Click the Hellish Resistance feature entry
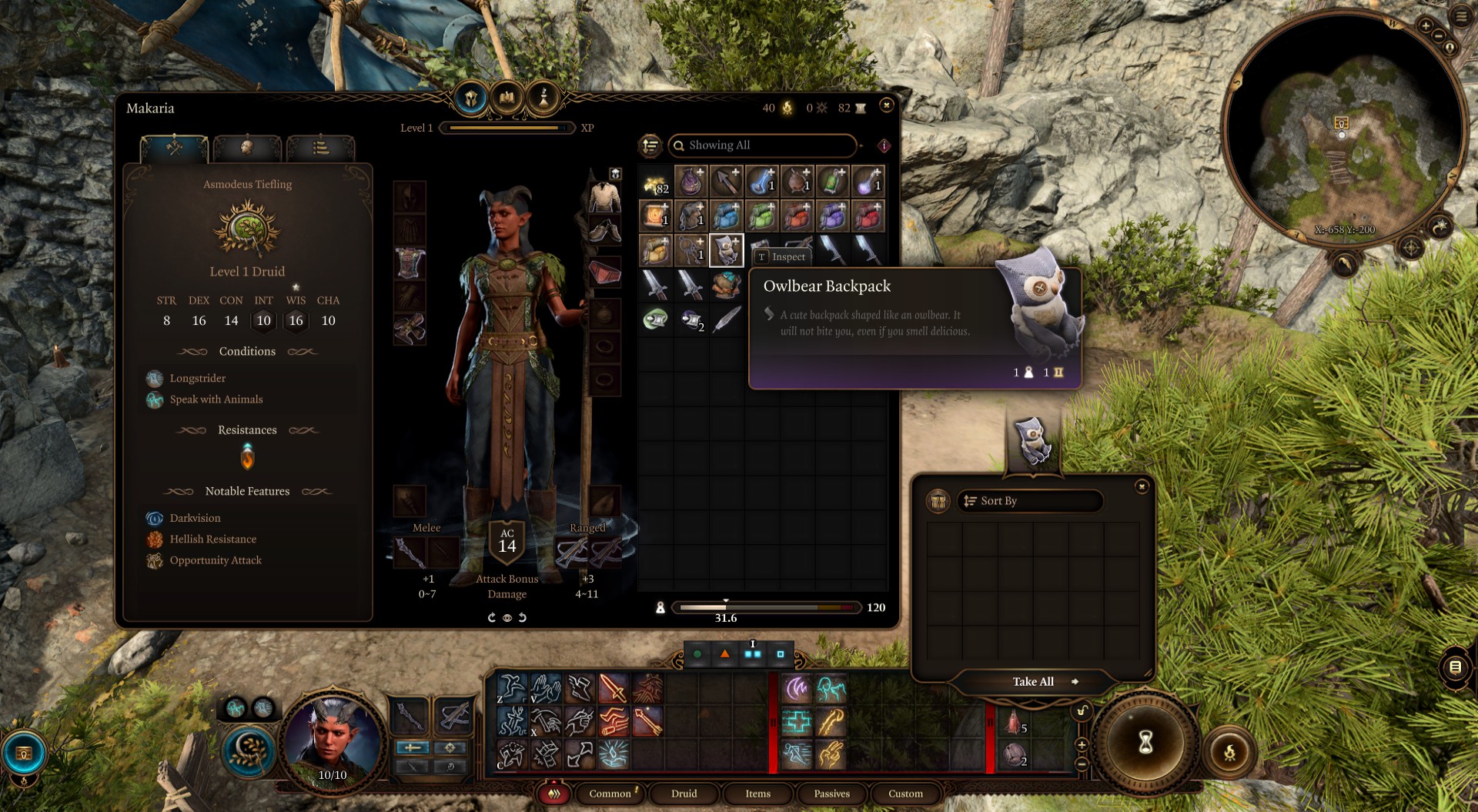Image resolution: width=1478 pixels, height=812 pixels. click(212, 540)
